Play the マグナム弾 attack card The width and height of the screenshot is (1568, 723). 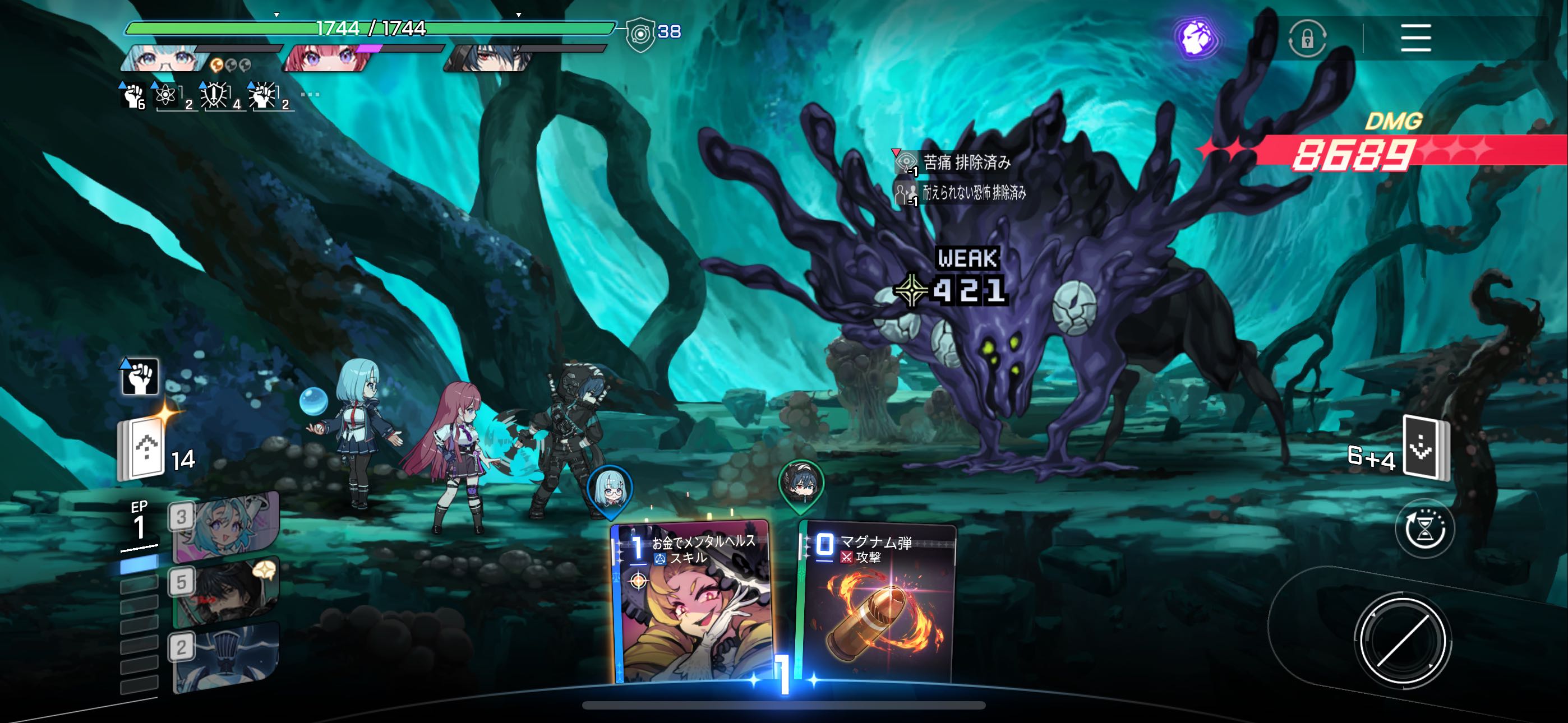click(877, 602)
